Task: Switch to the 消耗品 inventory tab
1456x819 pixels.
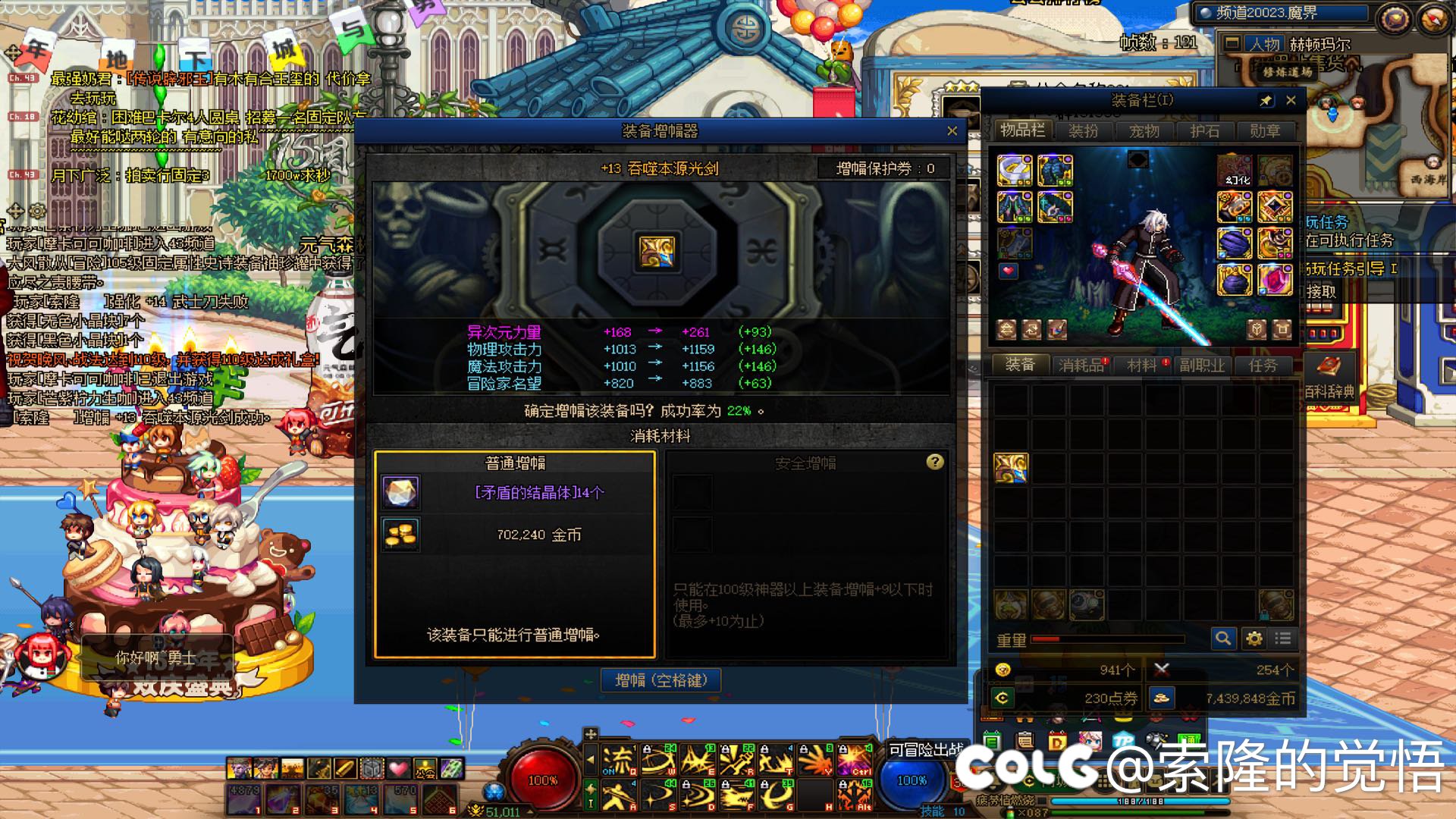Action: (x=1081, y=366)
